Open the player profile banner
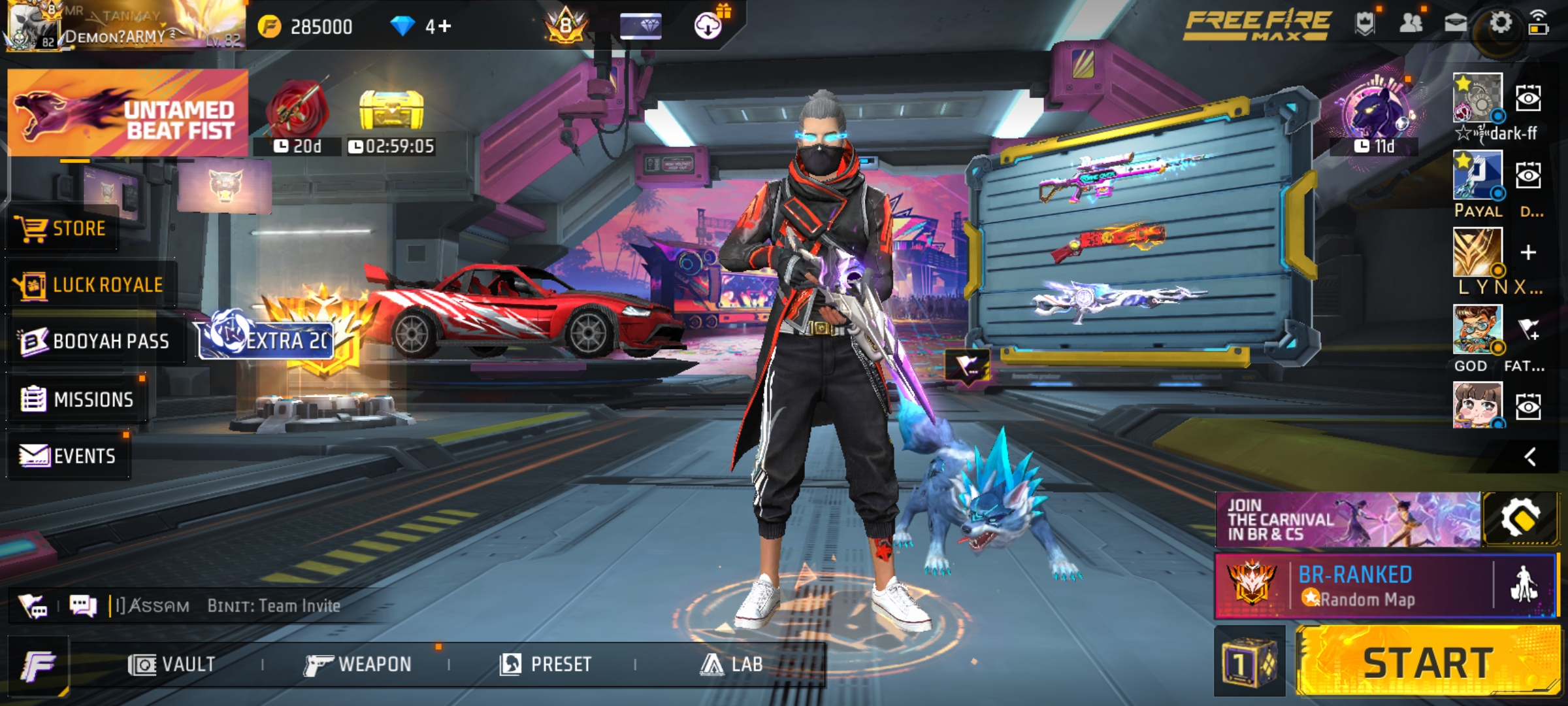 [124, 26]
